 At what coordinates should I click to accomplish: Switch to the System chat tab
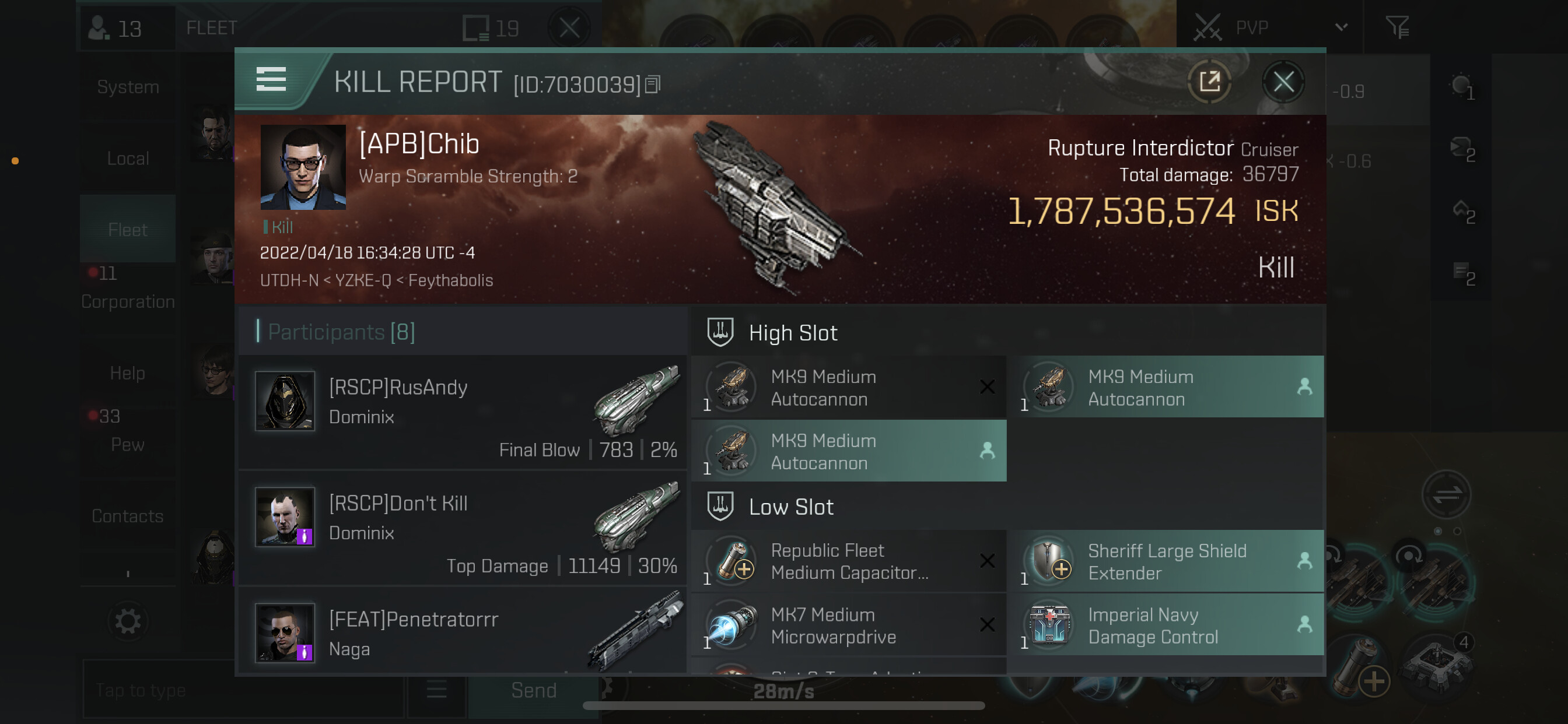[128, 87]
